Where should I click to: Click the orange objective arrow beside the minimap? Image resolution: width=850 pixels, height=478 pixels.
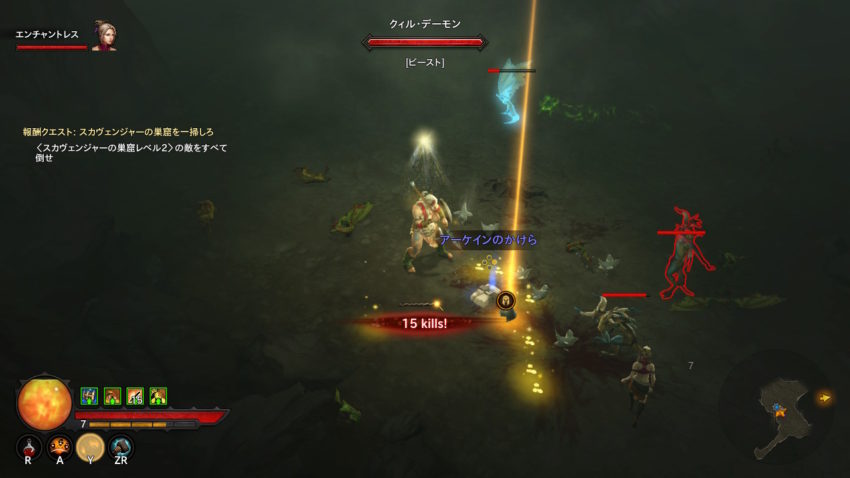pyautogui.click(x=825, y=398)
